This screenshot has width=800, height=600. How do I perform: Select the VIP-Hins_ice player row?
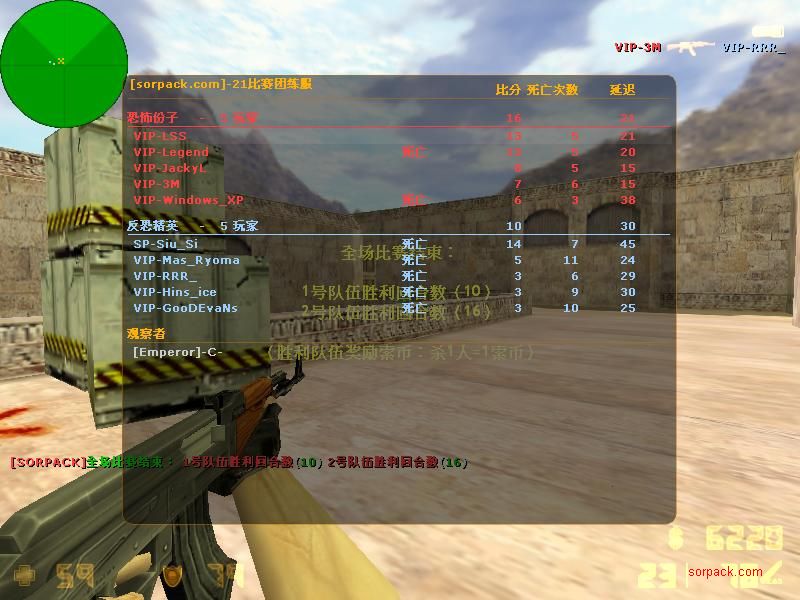175,292
